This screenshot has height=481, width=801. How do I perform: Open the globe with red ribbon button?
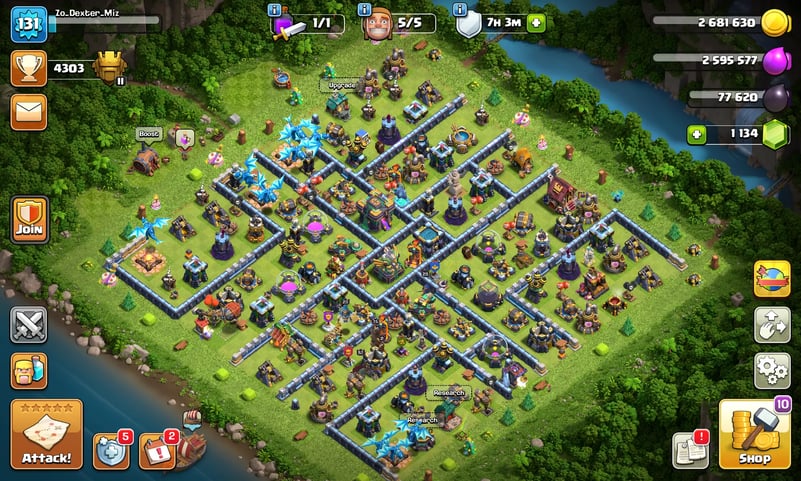point(771,279)
